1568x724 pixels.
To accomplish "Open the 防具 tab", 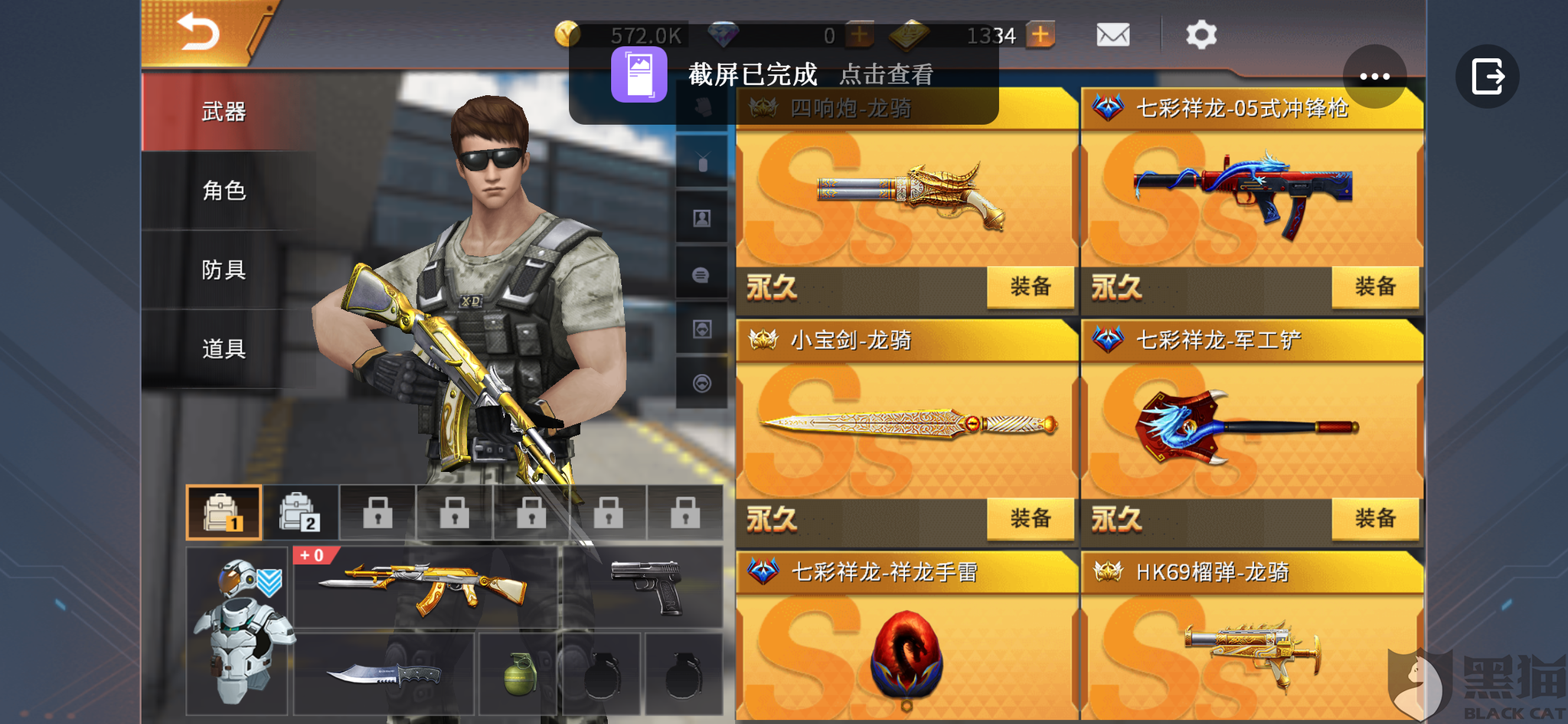I will coord(223,270).
